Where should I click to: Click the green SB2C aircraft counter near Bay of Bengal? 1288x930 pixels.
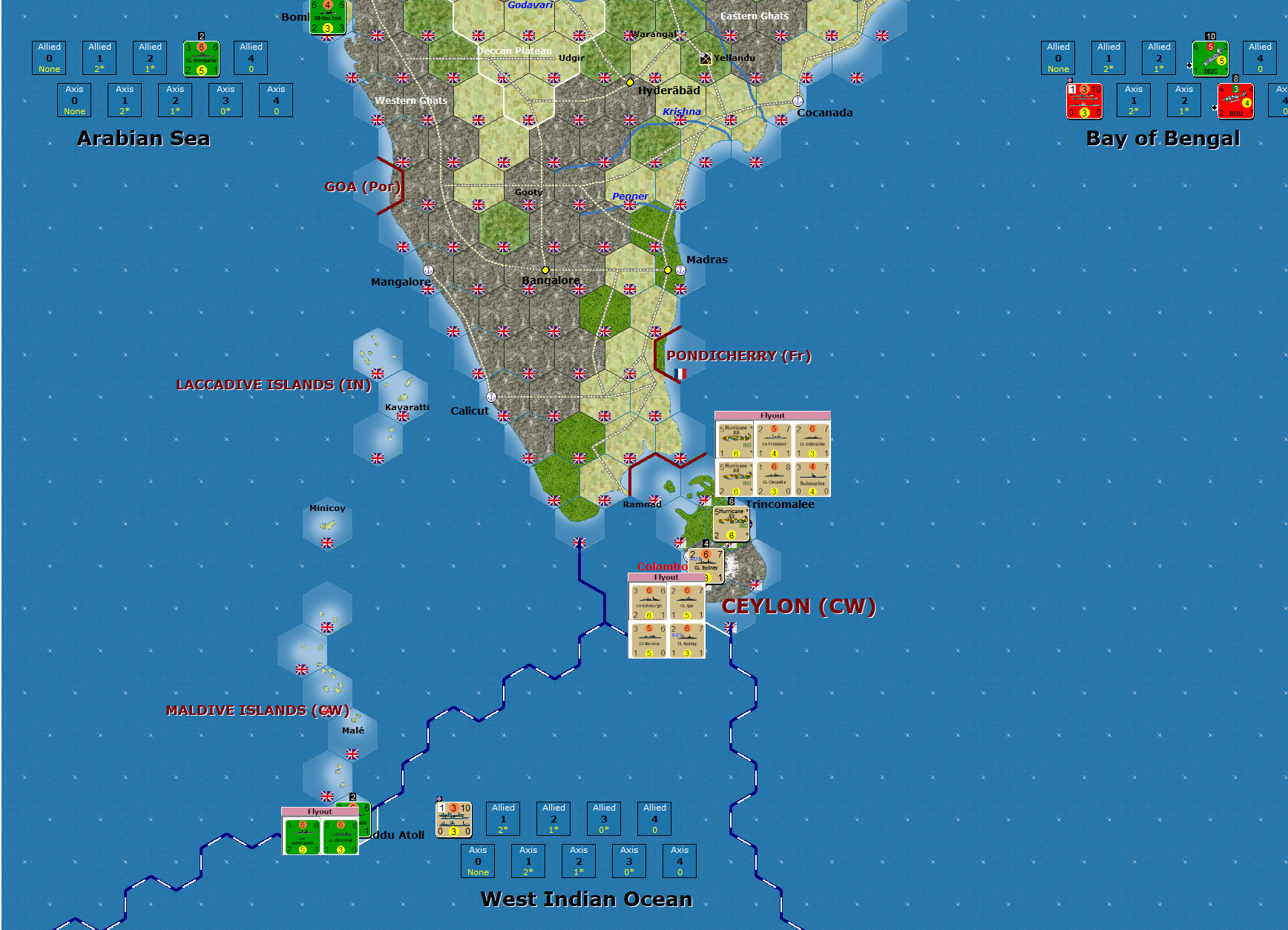click(1211, 58)
